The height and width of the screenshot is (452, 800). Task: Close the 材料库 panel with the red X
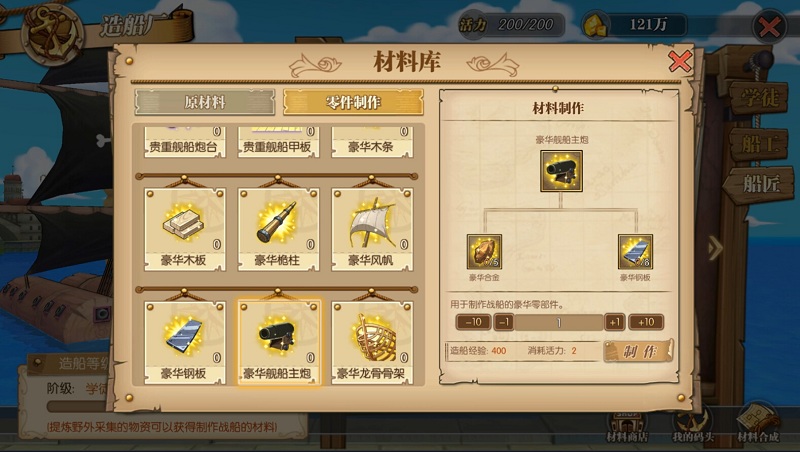coord(680,62)
